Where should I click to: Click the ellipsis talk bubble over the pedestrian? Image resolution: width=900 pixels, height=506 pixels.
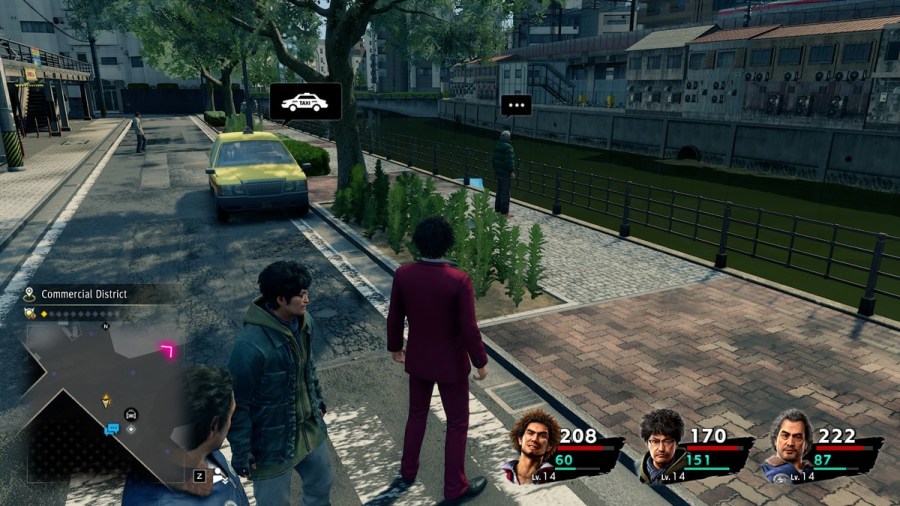(516, 105)
